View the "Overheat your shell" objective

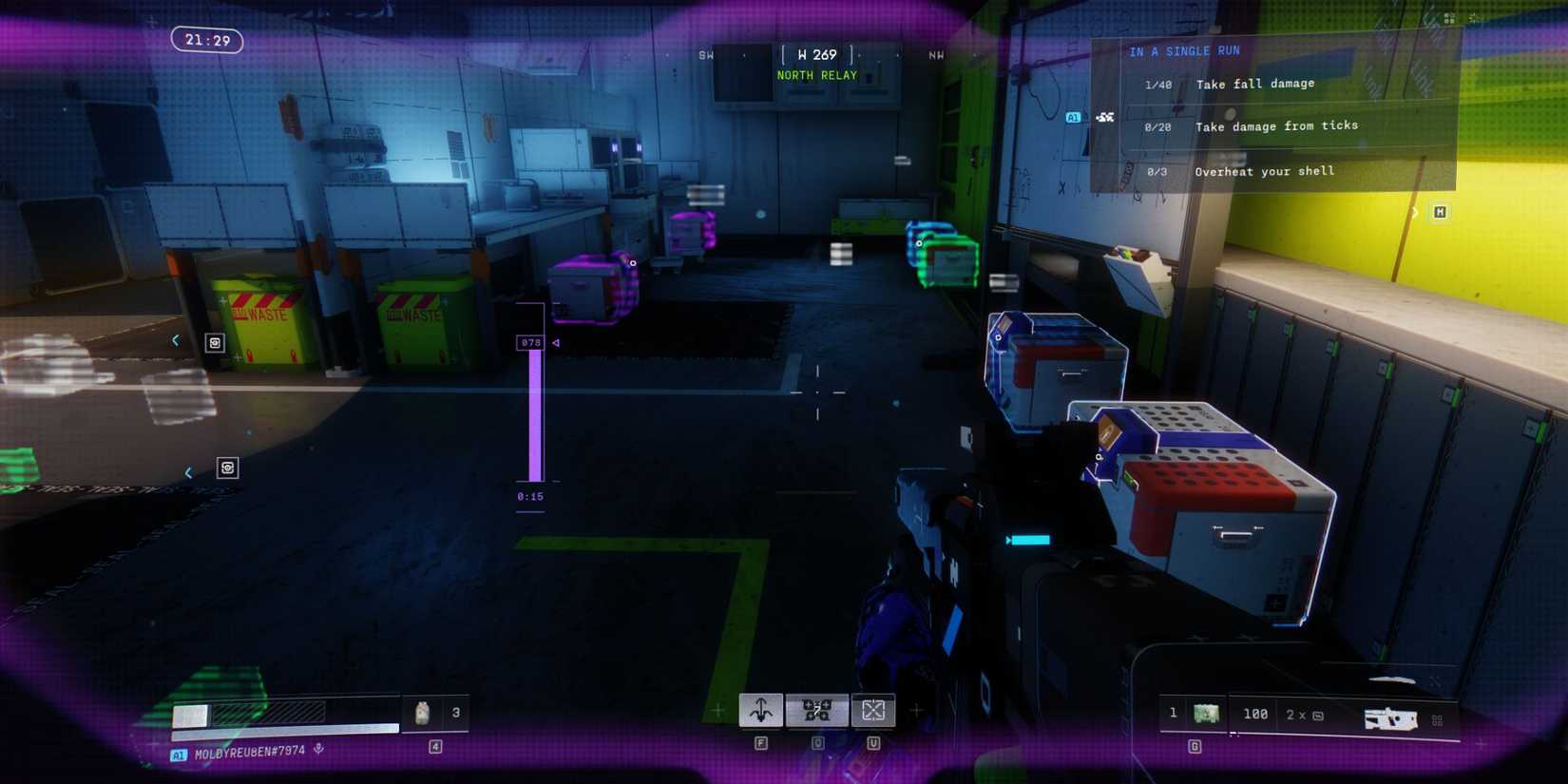coord(1264,172)
